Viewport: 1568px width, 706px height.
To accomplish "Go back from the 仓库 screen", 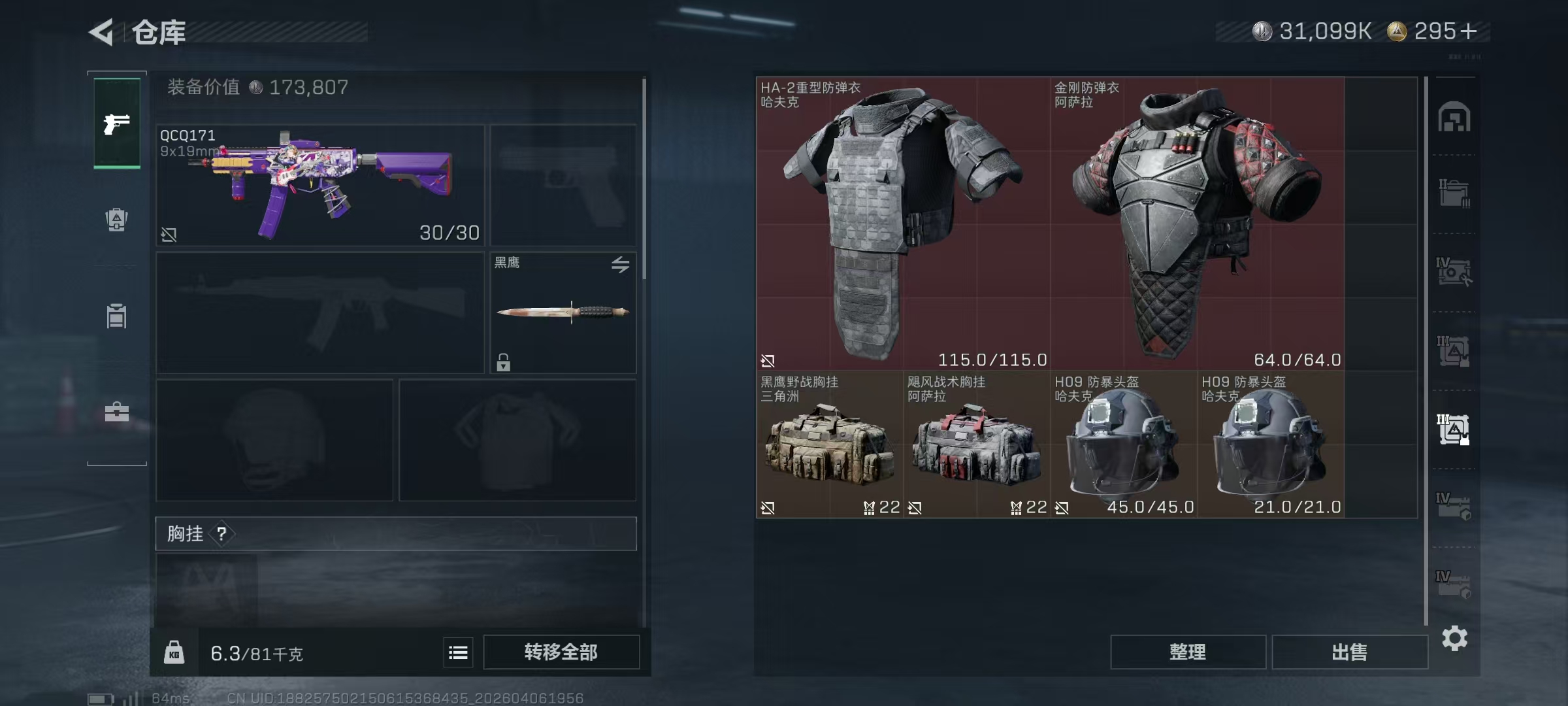I will click(x=102, y=32).
